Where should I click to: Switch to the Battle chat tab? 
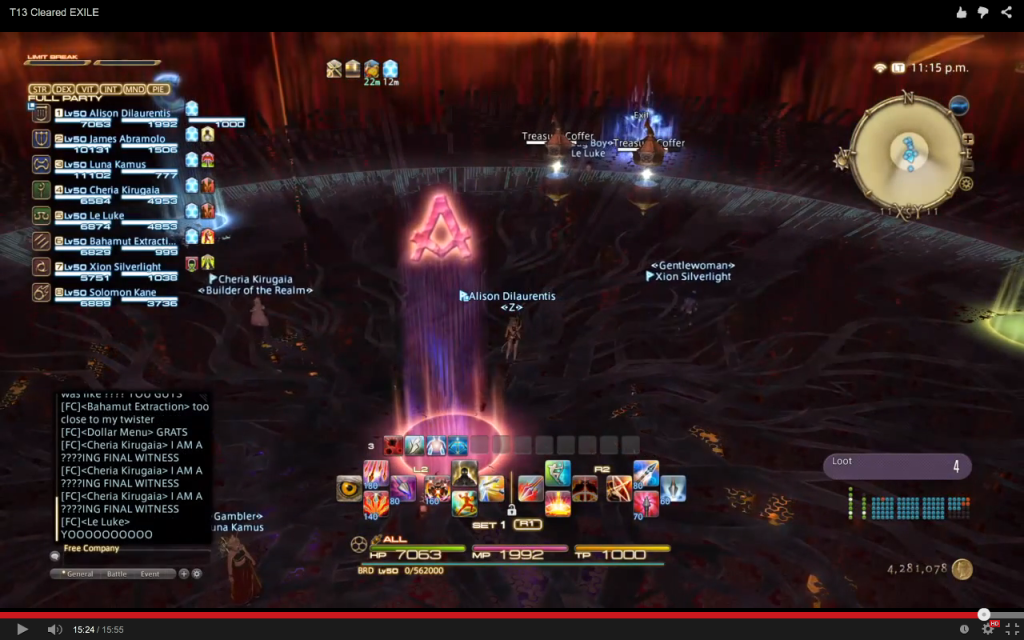coord(117,574)
